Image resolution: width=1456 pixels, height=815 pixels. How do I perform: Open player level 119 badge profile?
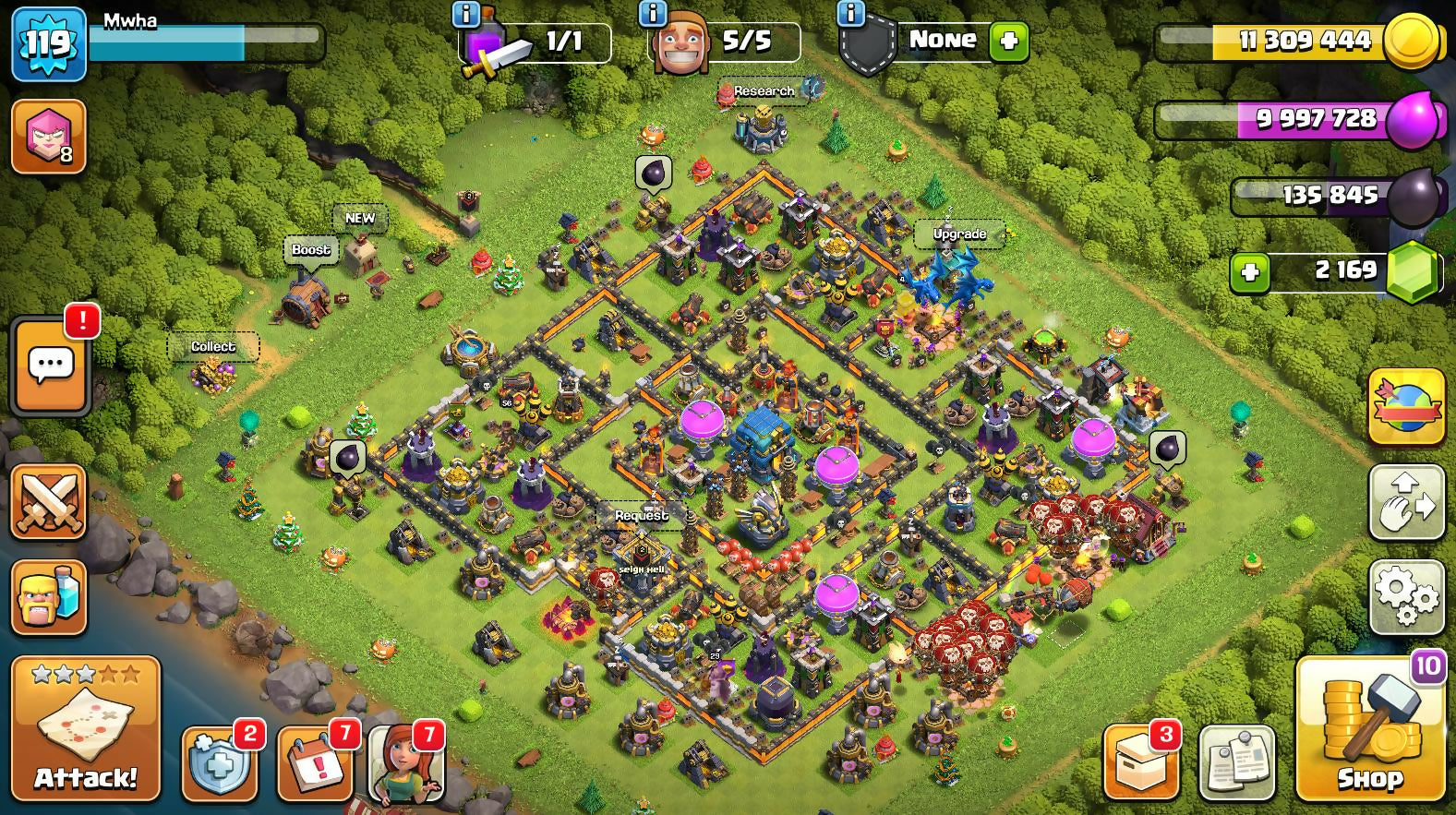coord(48,43)
